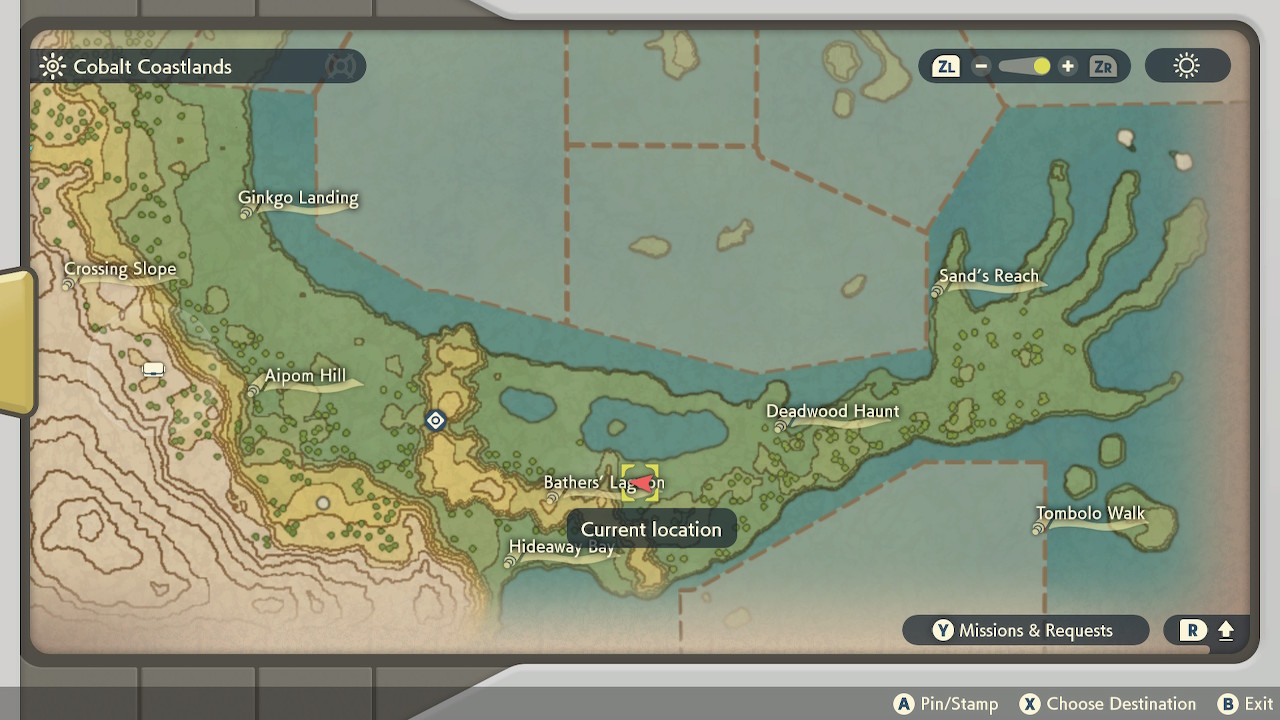Click the yellow zoom slider knob
The image size is (1280, 720).
(x=1040, y=66)
